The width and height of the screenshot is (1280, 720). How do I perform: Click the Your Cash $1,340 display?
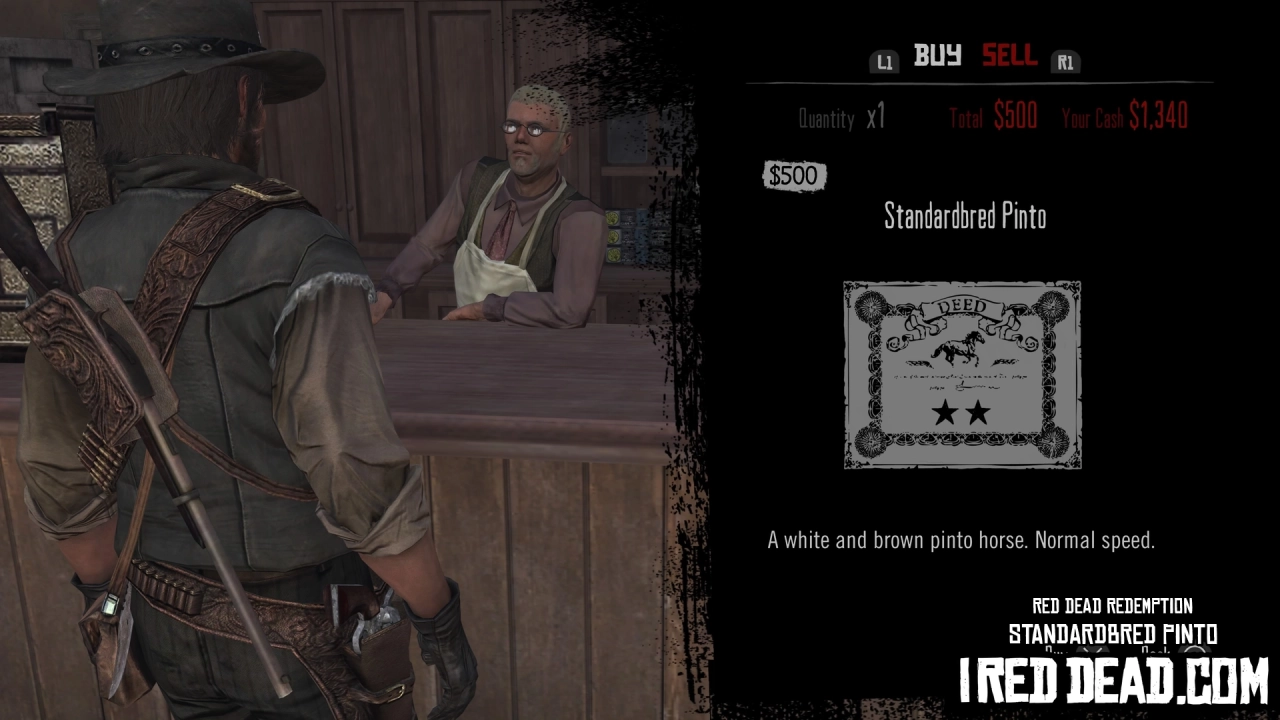pyautogui.click(x=1125, y=116)
